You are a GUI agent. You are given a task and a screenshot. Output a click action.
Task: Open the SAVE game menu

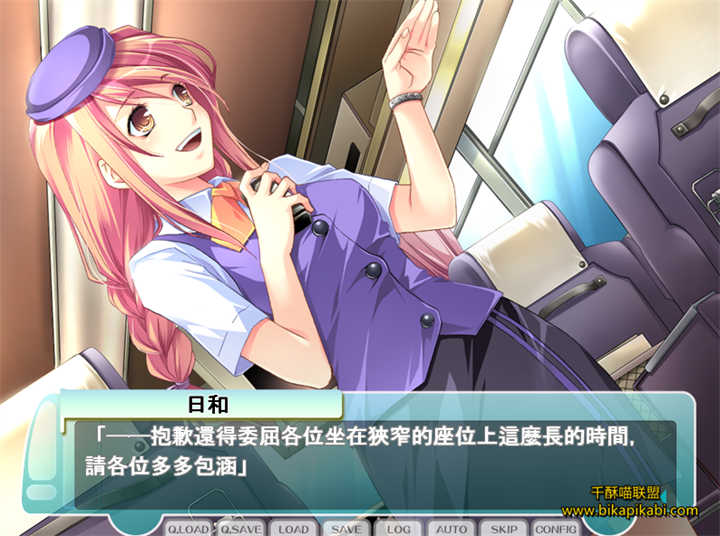(346, 528)
